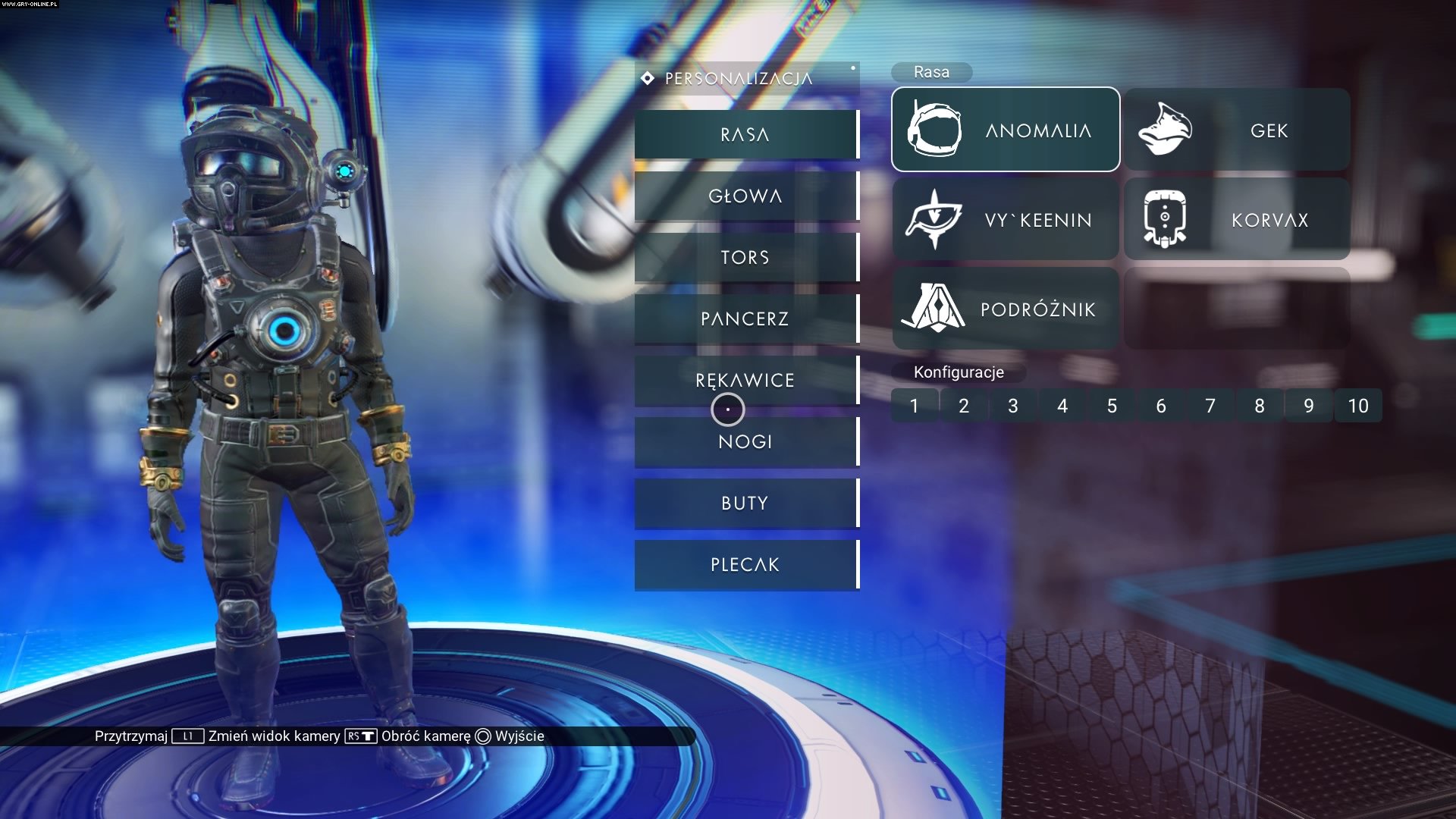This screenshot has width=1456, height=819.
Task: Open the RASA customization category
Action: pyautogui.click(x=746, y=135)
